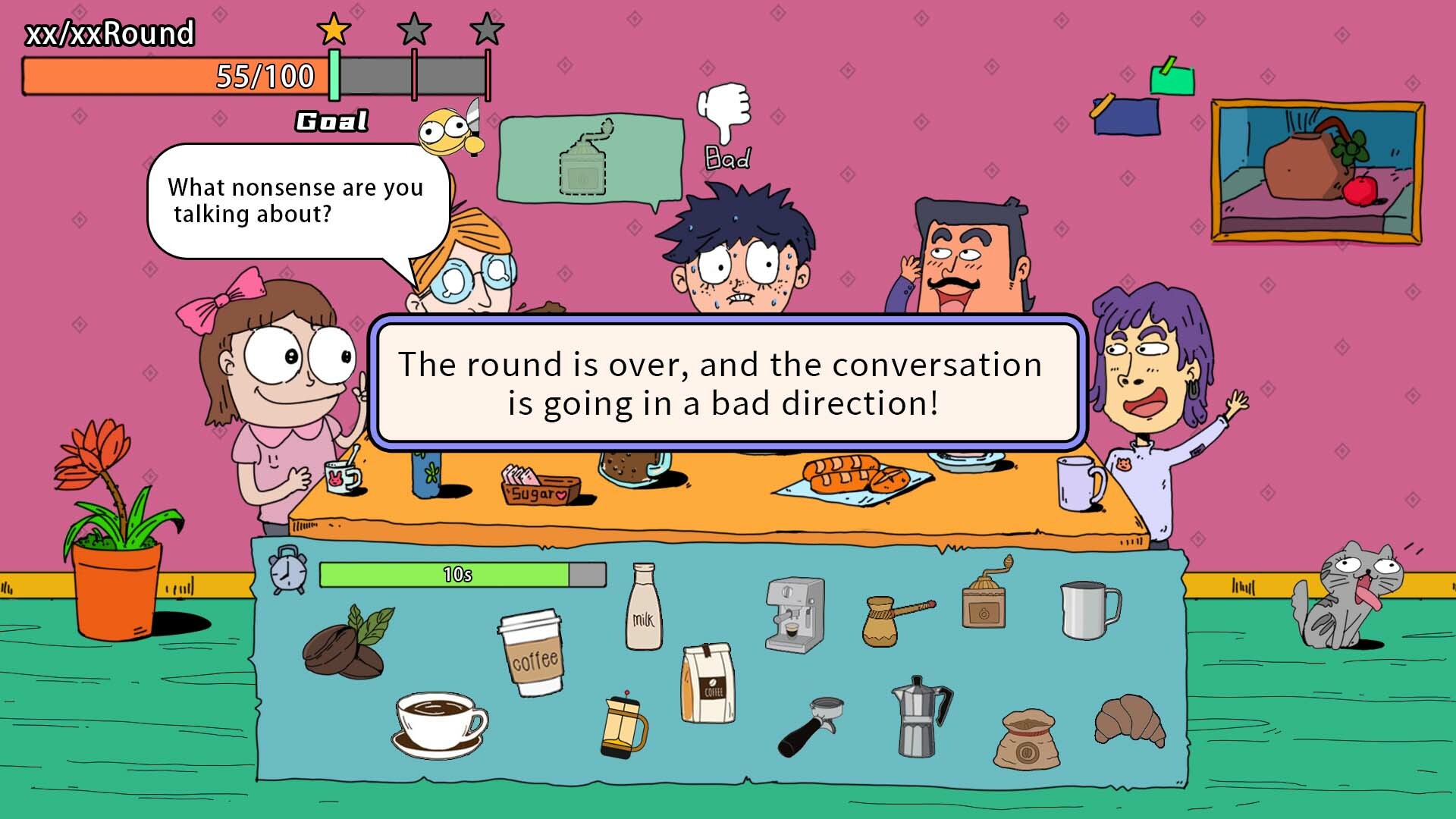Select the coffee beans with leaves

[x=346, y=643]
